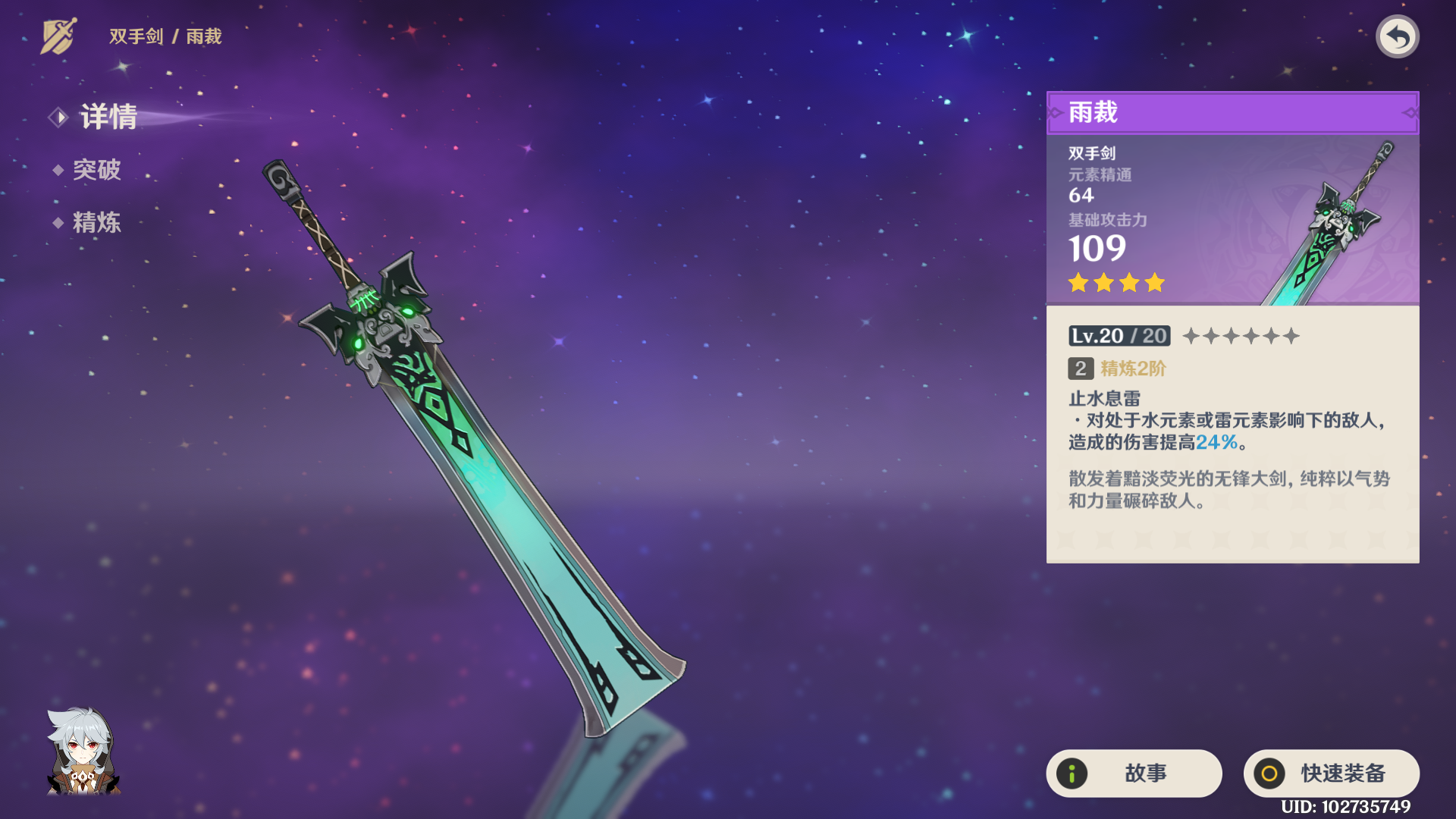
Task: Click the character avatar in bottom left
Action: pyautogui.click(x=83, y=758)
